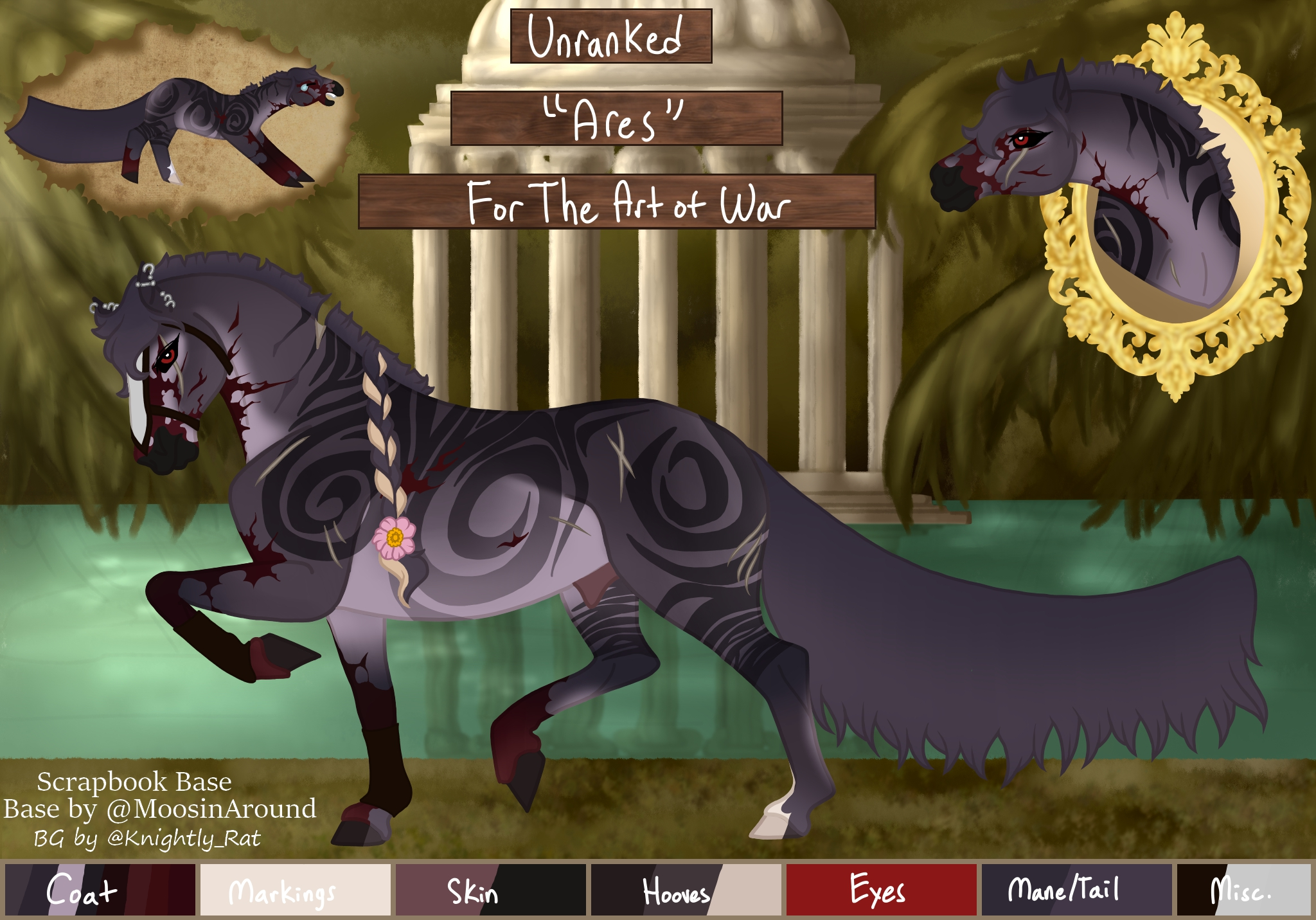Select the "Ares" name plaque
The height and width of the screenshot is (920, 1316).
pyautogui.click(x=616, y=118)
